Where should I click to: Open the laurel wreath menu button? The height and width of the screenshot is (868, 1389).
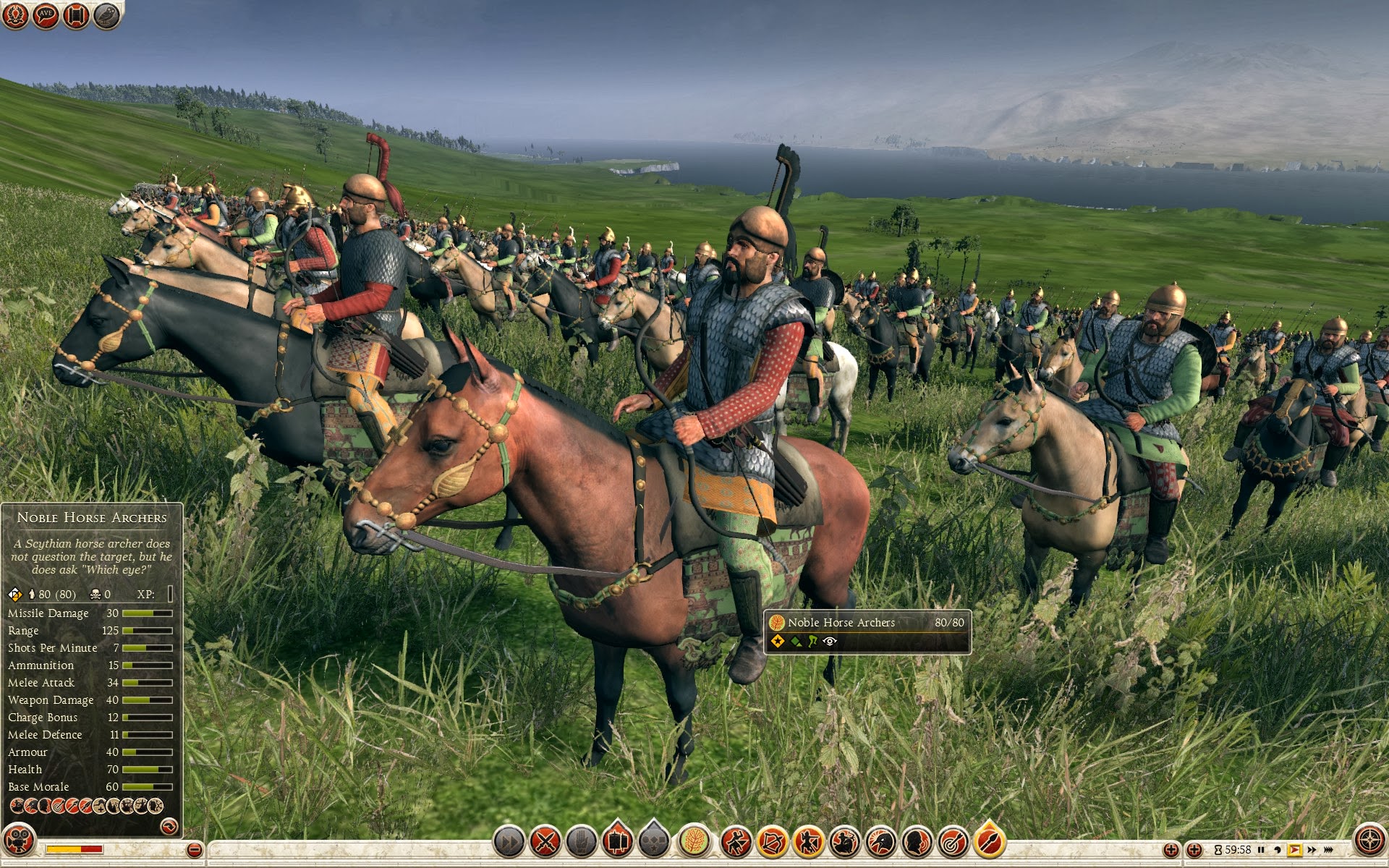tap(15, 15)
